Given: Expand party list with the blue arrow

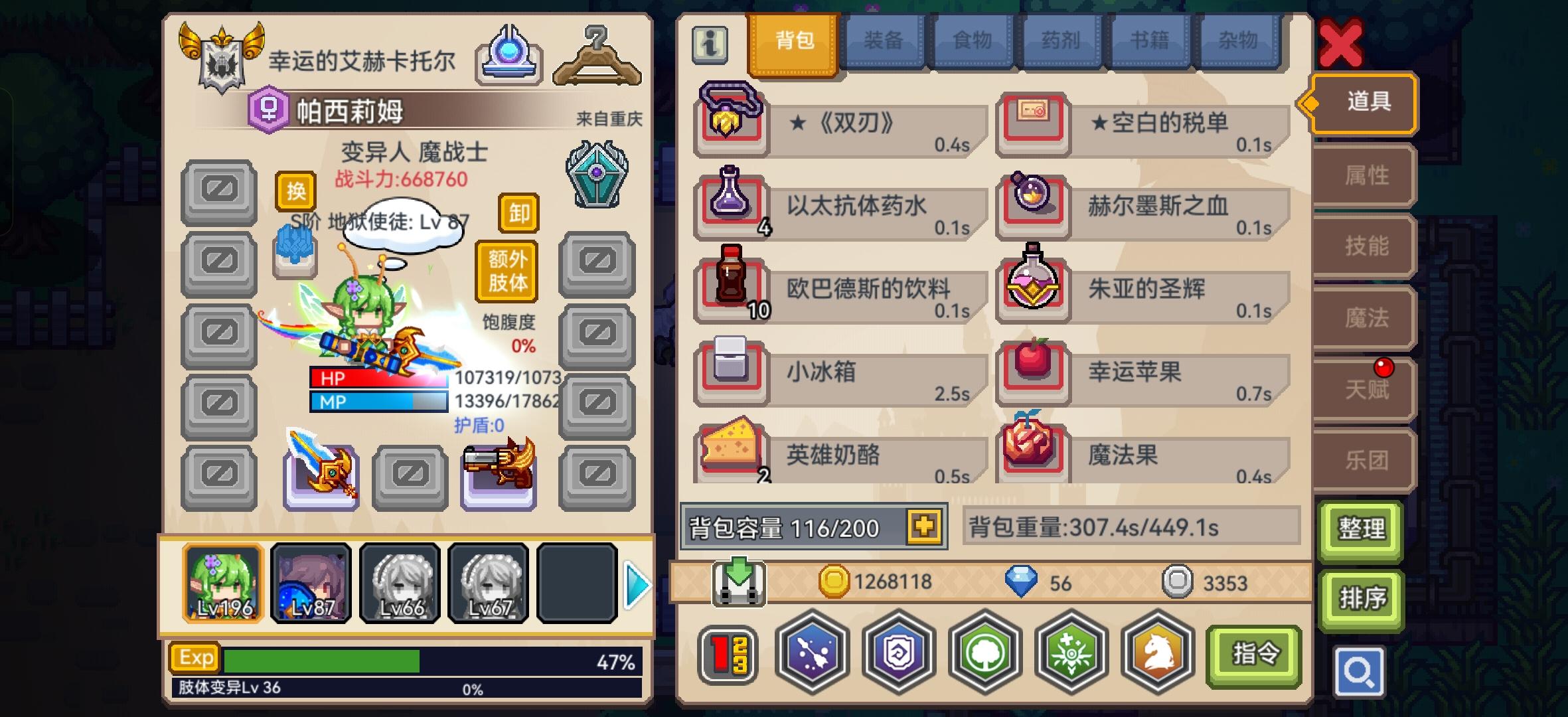Looking at the screenshot, I should click(638, 584).
